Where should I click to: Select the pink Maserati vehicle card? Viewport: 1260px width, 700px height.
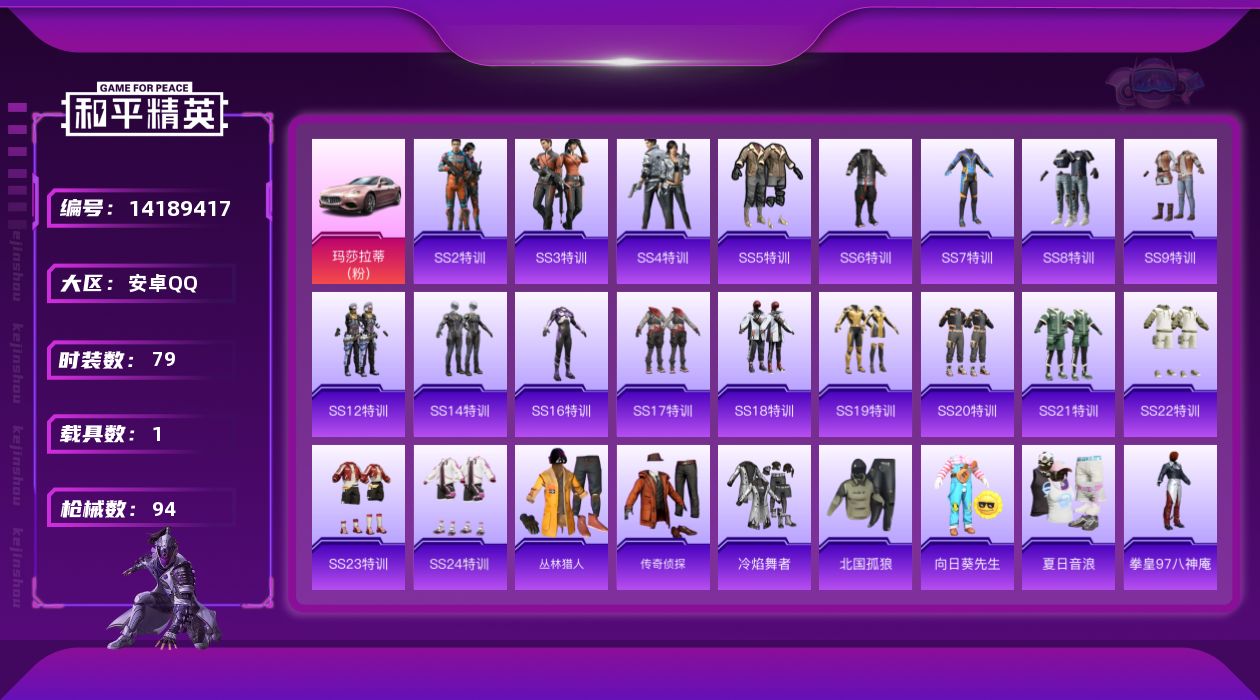tap(358, 211)
